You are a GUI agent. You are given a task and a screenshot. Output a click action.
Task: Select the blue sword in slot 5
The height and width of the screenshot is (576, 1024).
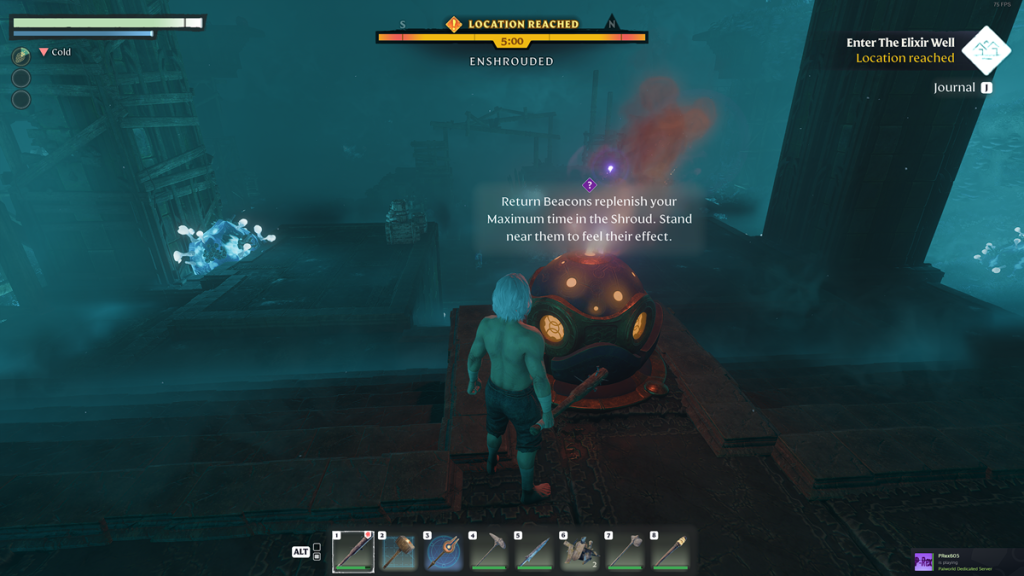(x=534, y=551)
